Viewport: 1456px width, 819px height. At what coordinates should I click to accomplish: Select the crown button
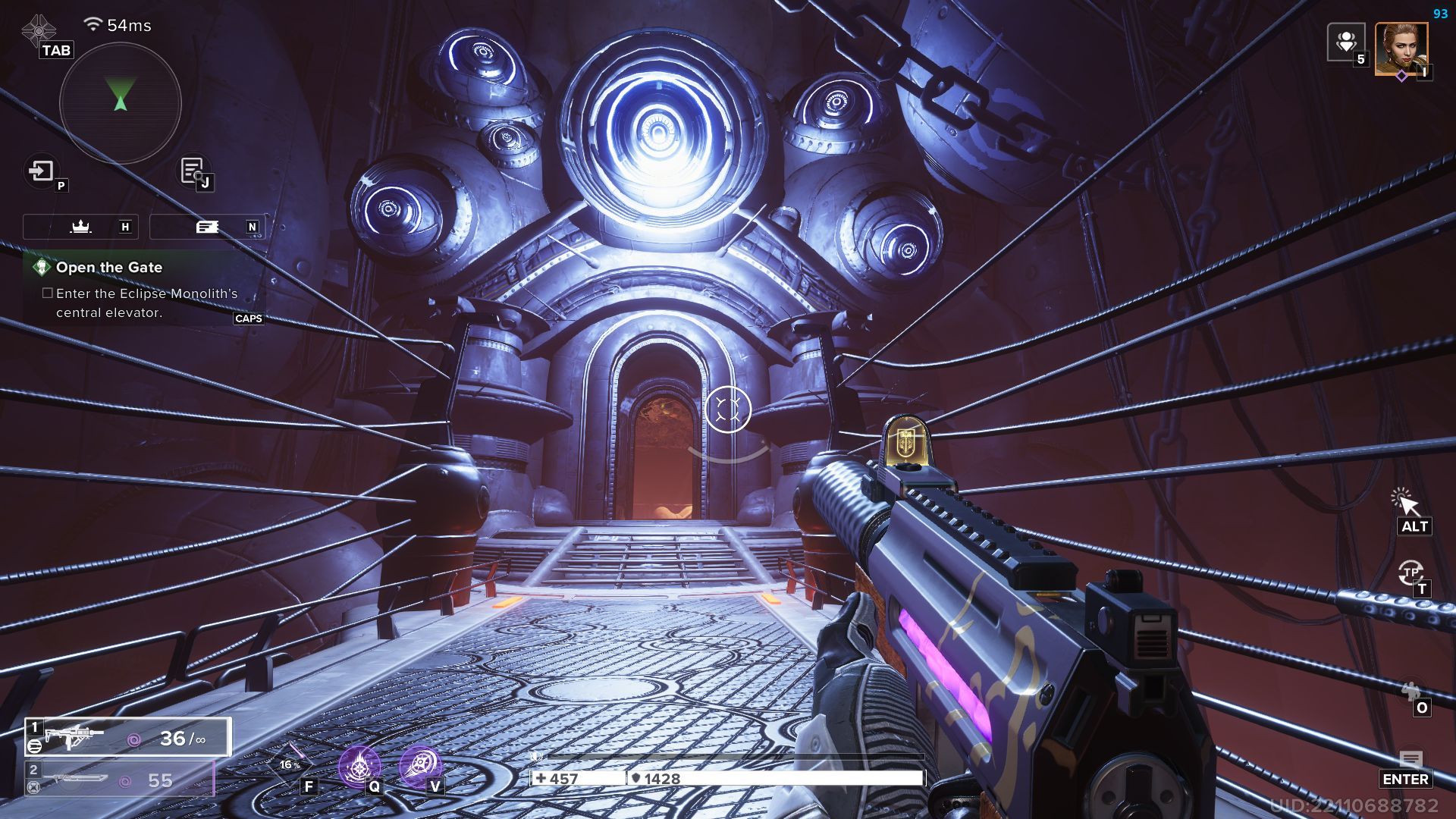[x=80, y=227]
